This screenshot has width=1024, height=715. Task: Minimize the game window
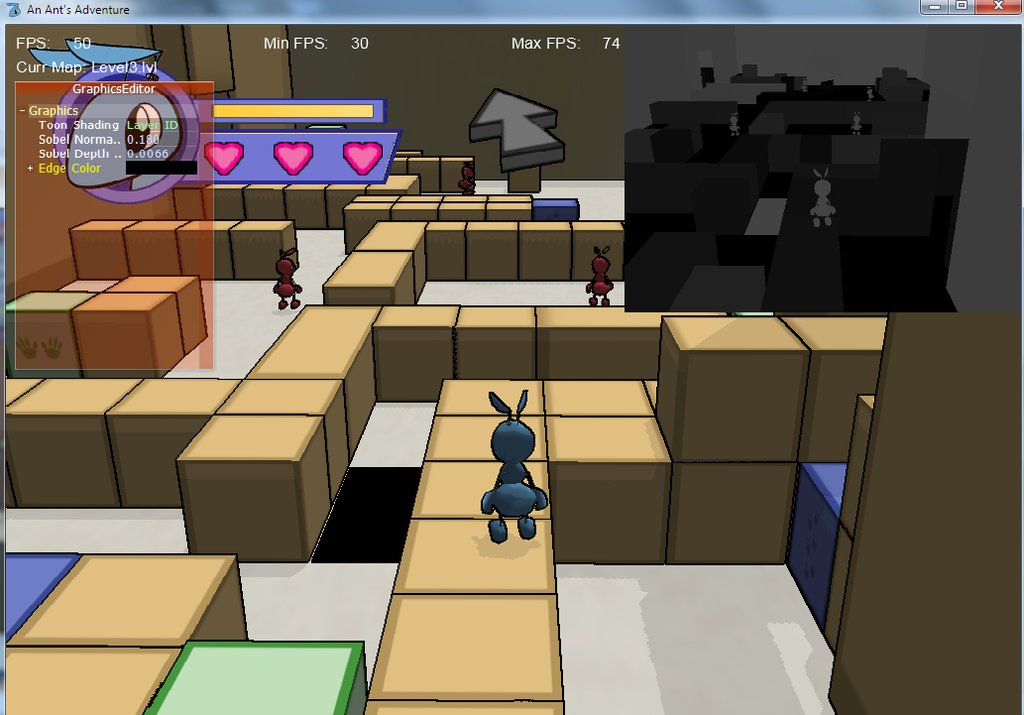(x=936, y=7)
